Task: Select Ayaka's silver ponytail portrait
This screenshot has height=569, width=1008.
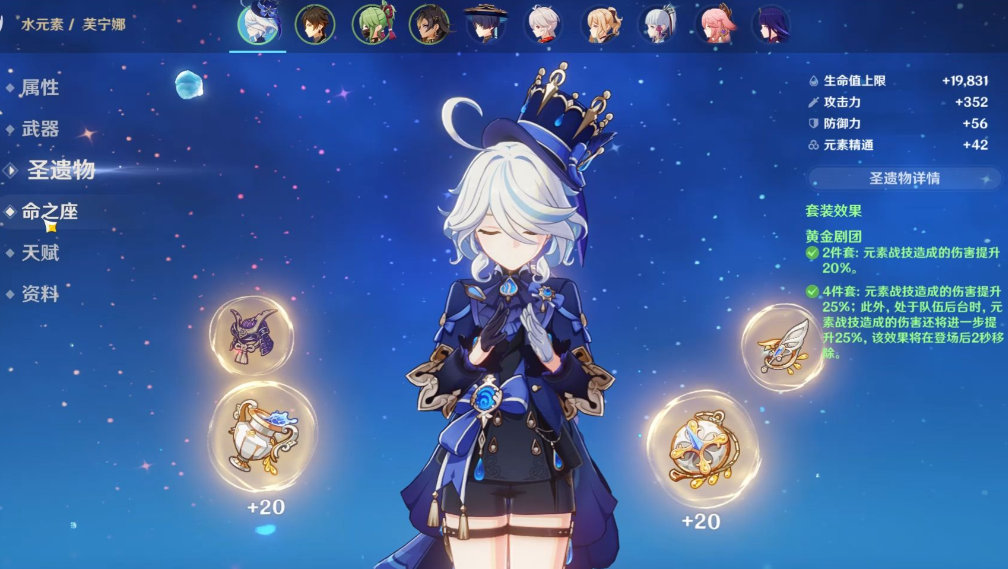Action: click(x=657, y=25)
